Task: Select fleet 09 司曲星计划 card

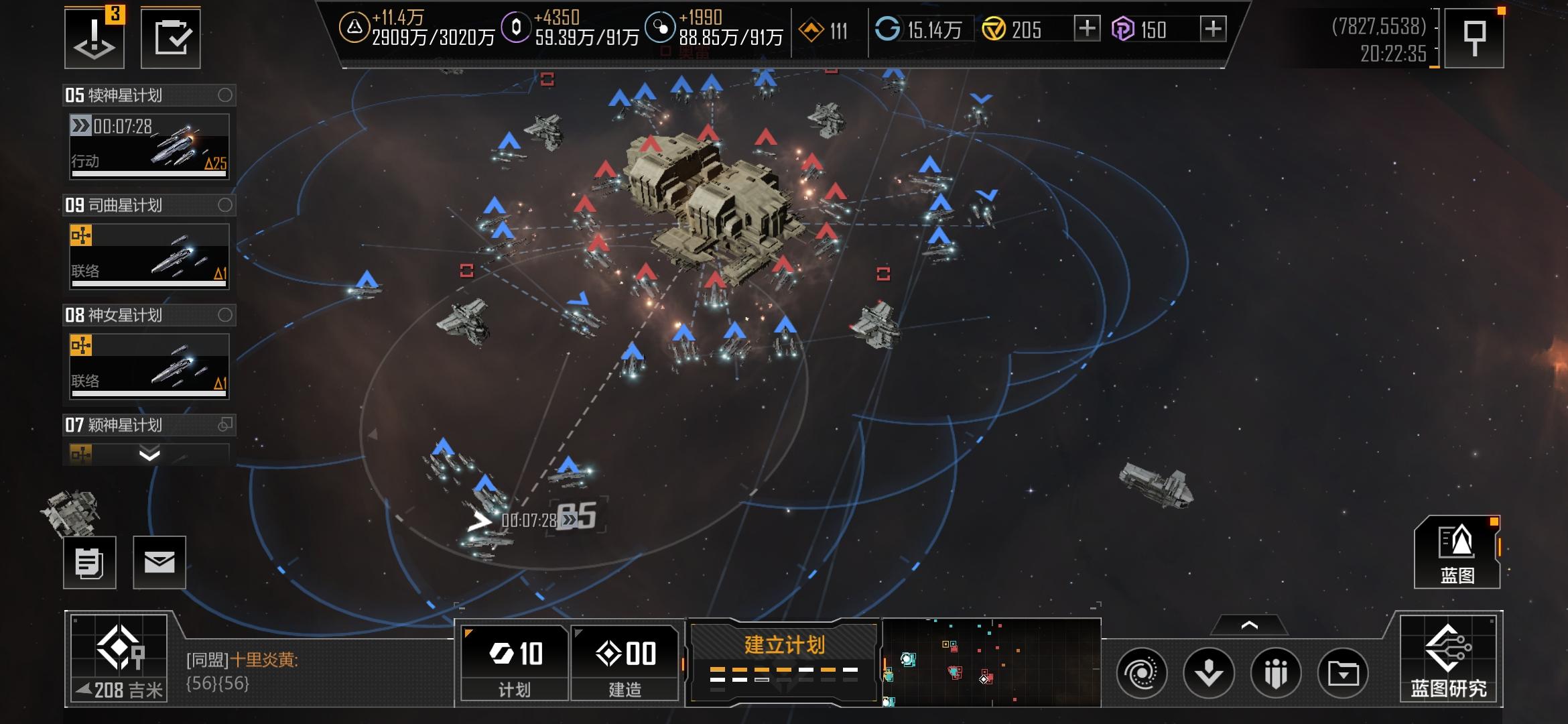Action: click(x=149, y=256)
